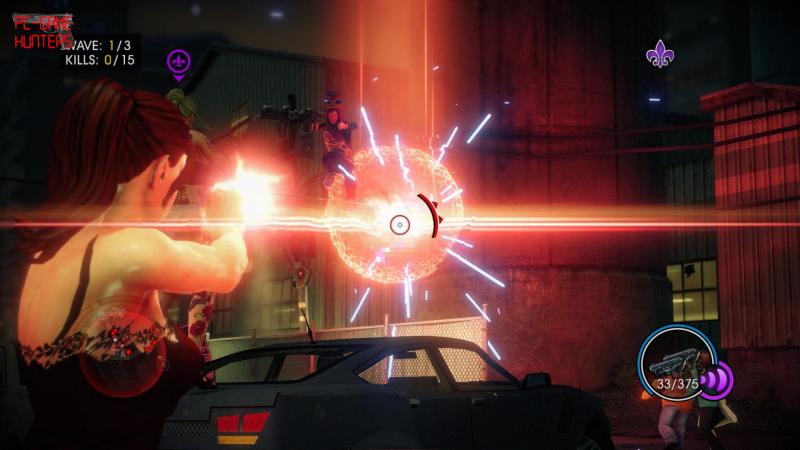
Task: Click the plain purple Saints fleur-de-lis icon
Action: pyautogui.click(x=659, y=53)
